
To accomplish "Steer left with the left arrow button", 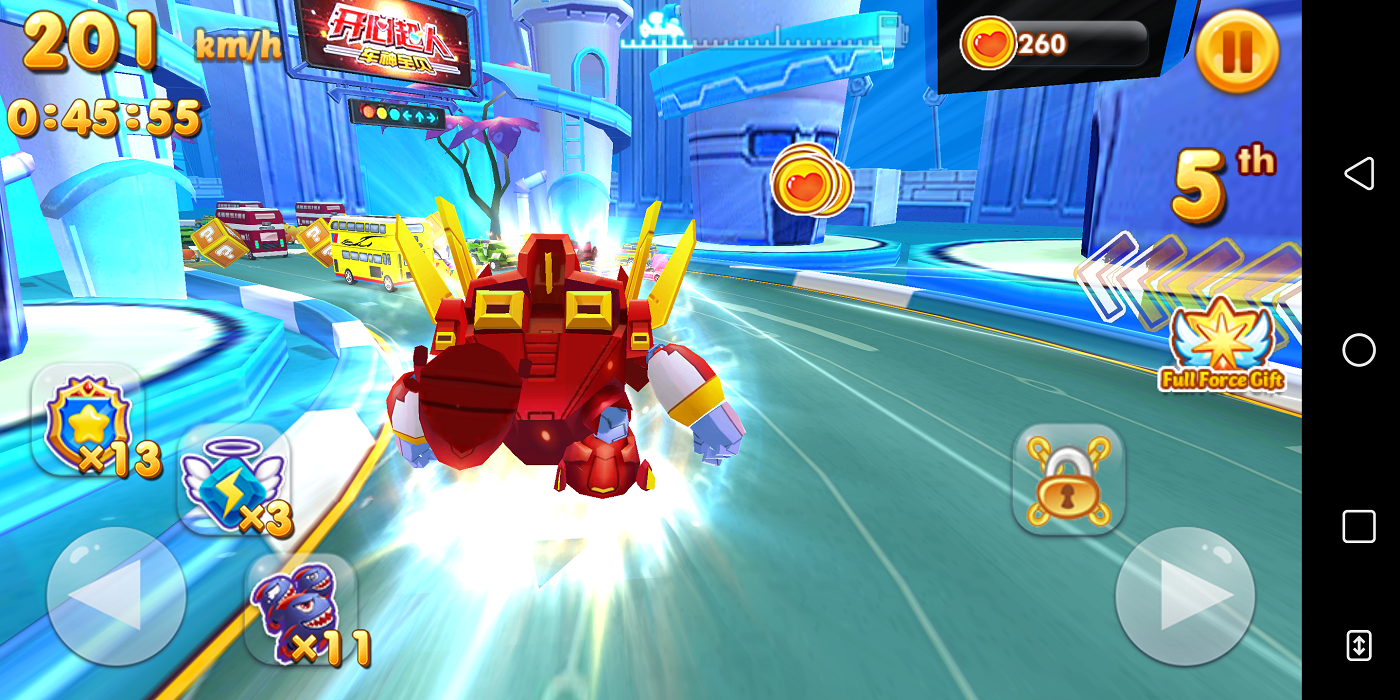I will pos(116,596).
